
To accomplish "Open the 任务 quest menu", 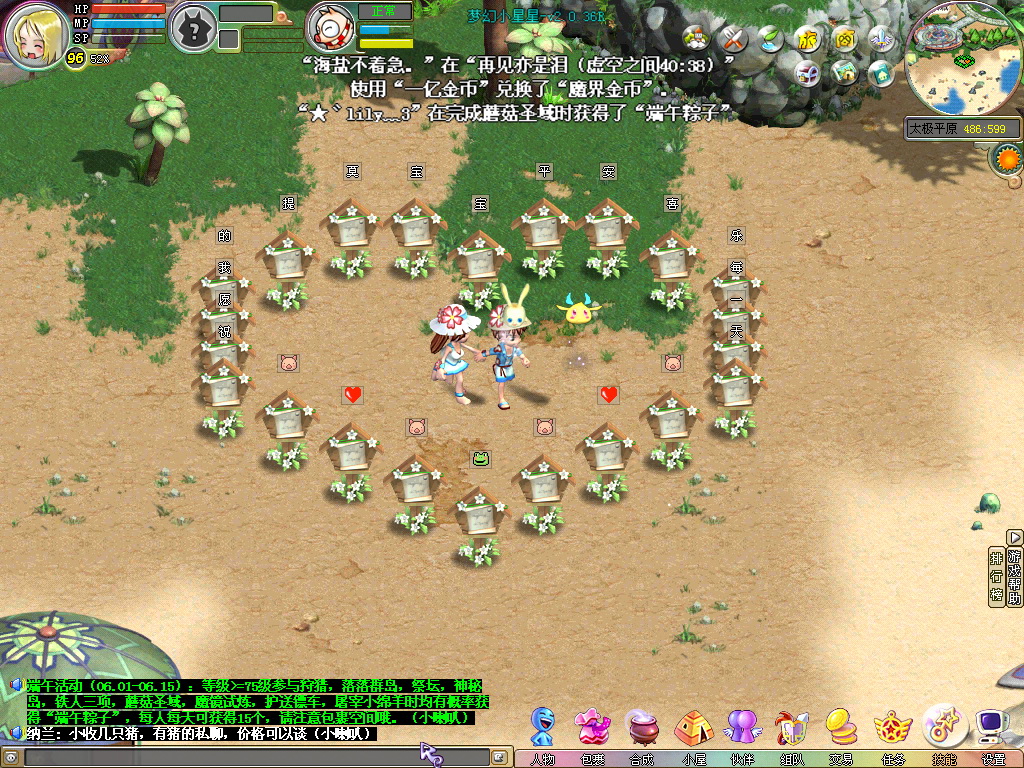I will (892, 727).
